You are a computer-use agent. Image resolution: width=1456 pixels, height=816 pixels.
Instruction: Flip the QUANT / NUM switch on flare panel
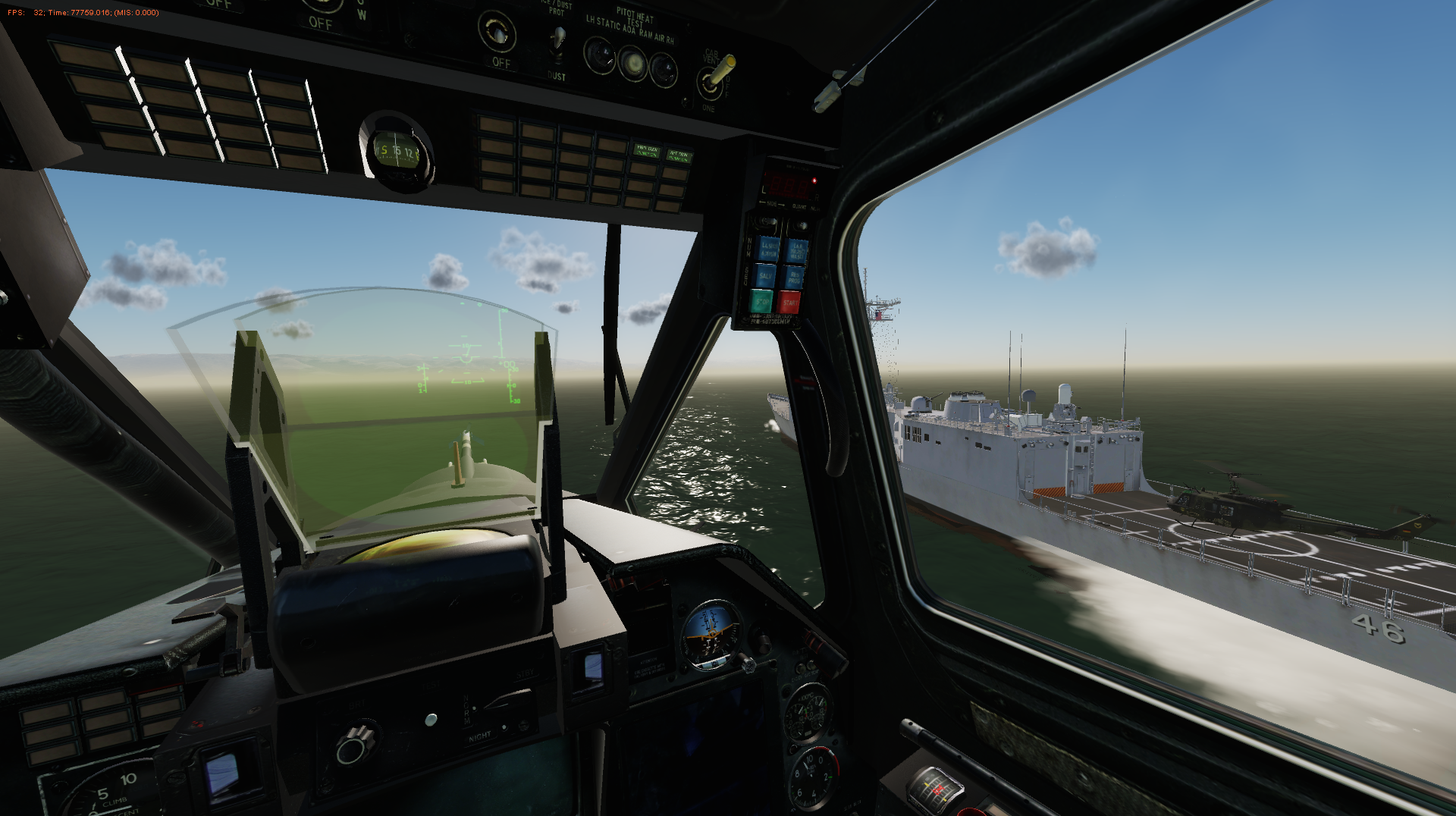point(801,225)
